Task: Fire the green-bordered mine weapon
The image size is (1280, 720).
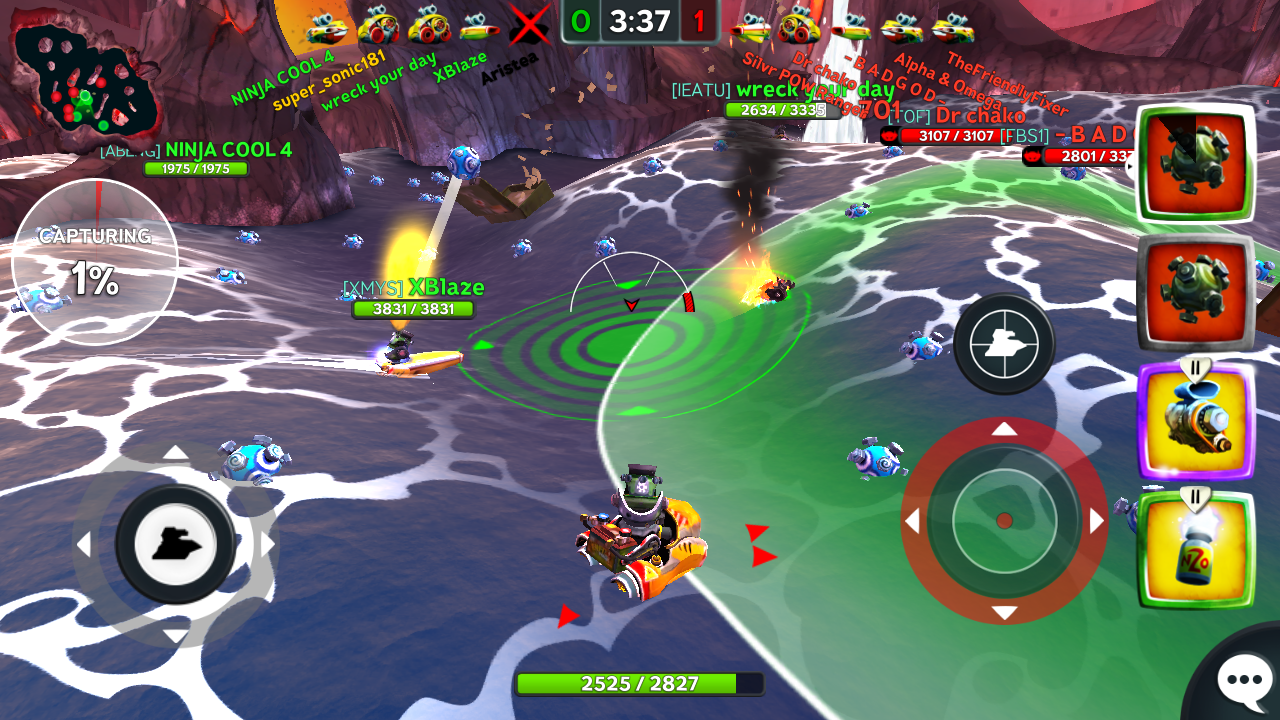Action: (x=1196, y=162)
